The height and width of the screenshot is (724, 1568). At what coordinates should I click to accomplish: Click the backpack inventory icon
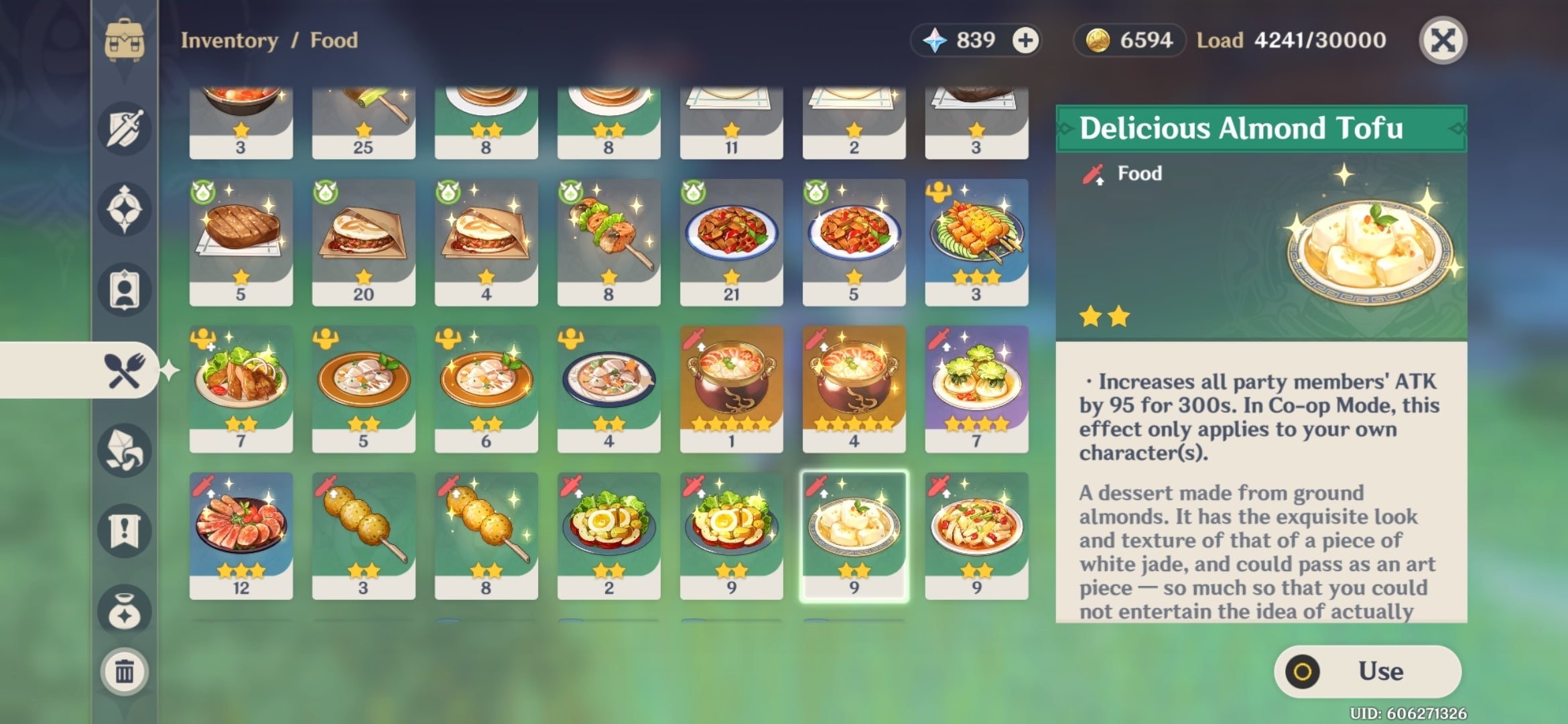[124, 40]
